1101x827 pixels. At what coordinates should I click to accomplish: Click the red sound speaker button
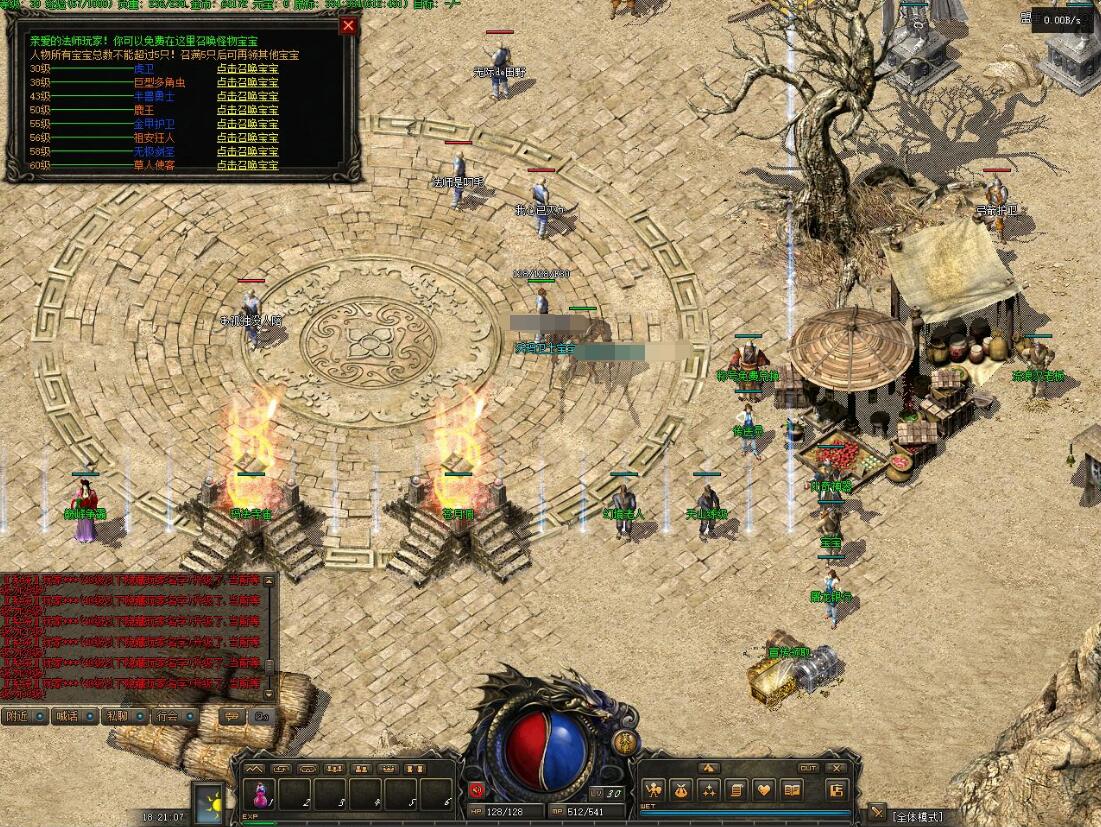coord(476,790)
